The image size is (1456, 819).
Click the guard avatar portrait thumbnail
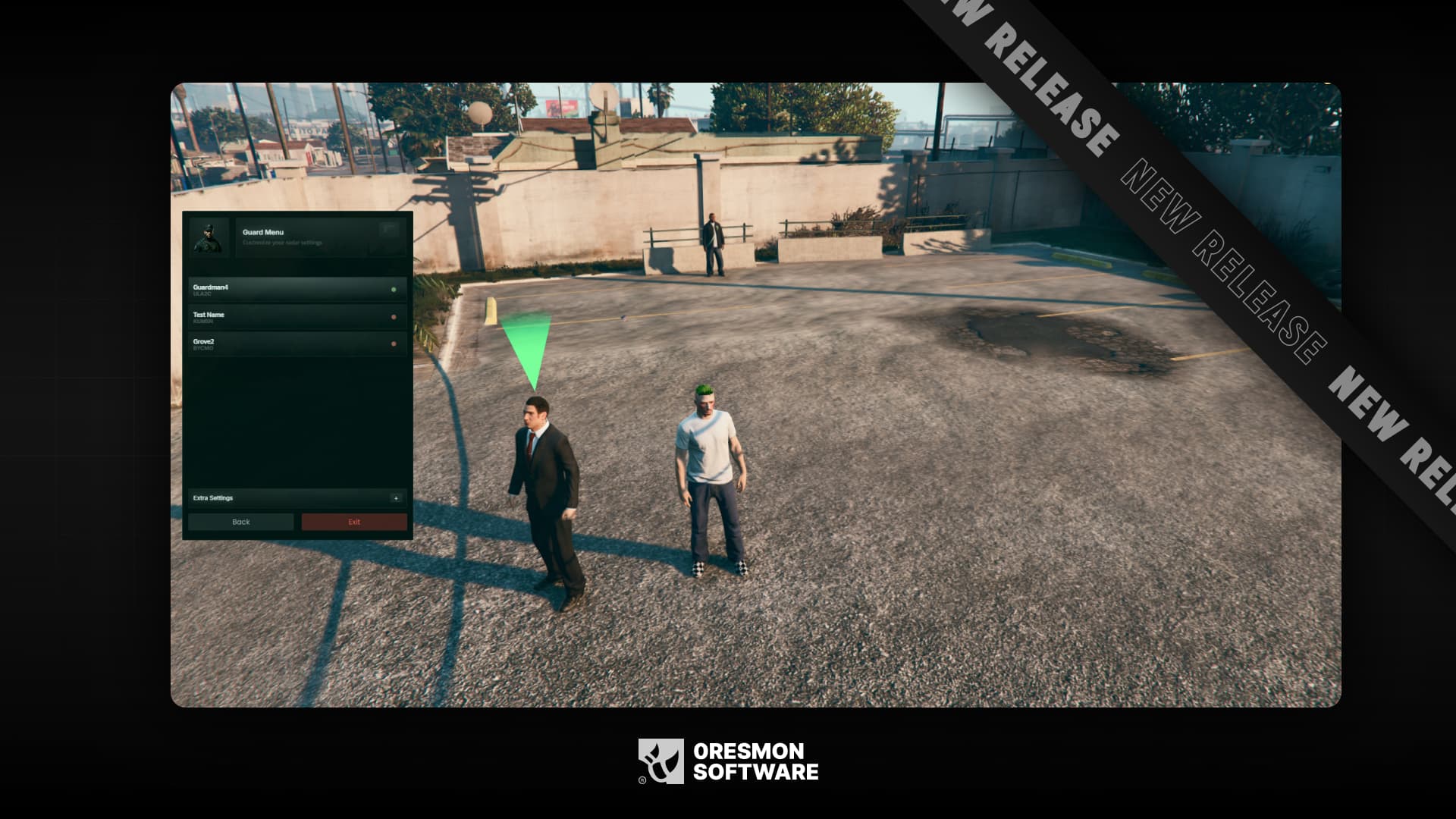(x=209, y=237)
